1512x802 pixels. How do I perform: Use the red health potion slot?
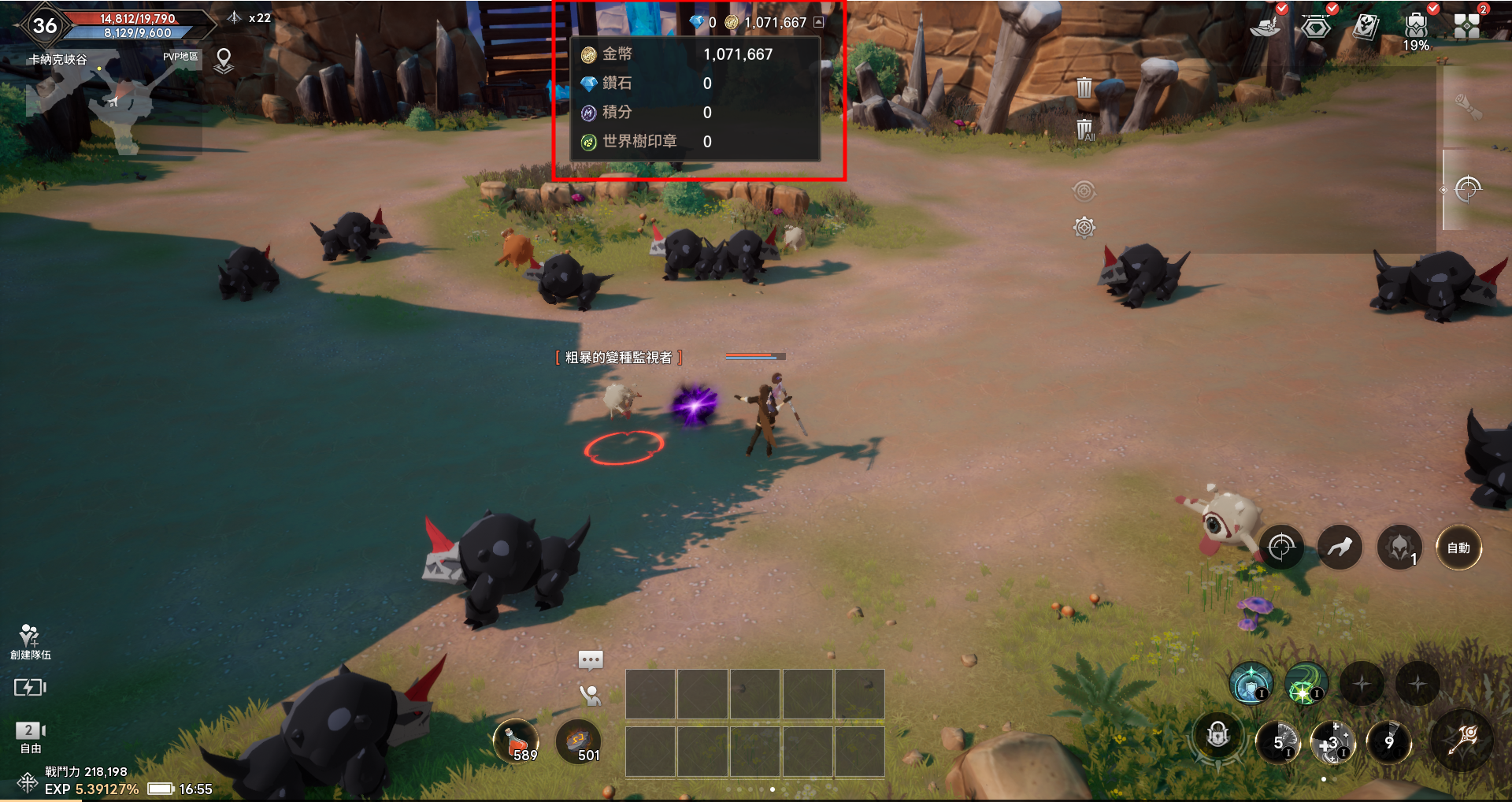[x=516, y=742]
